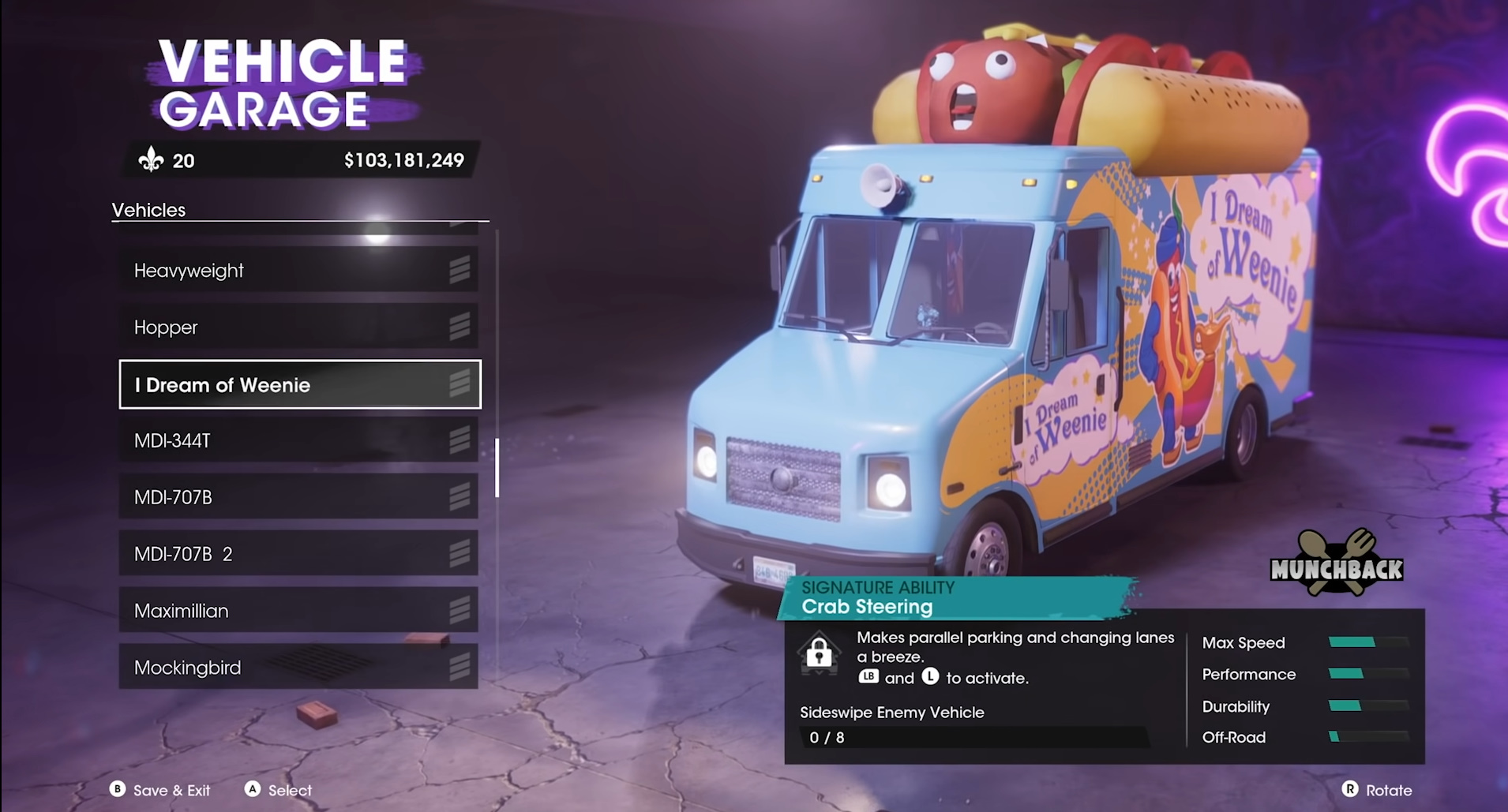The width and height of the screenshot is (1508, 812).
Task: Click the vehicle list scrollbar handle
Action: coord(497,468)
